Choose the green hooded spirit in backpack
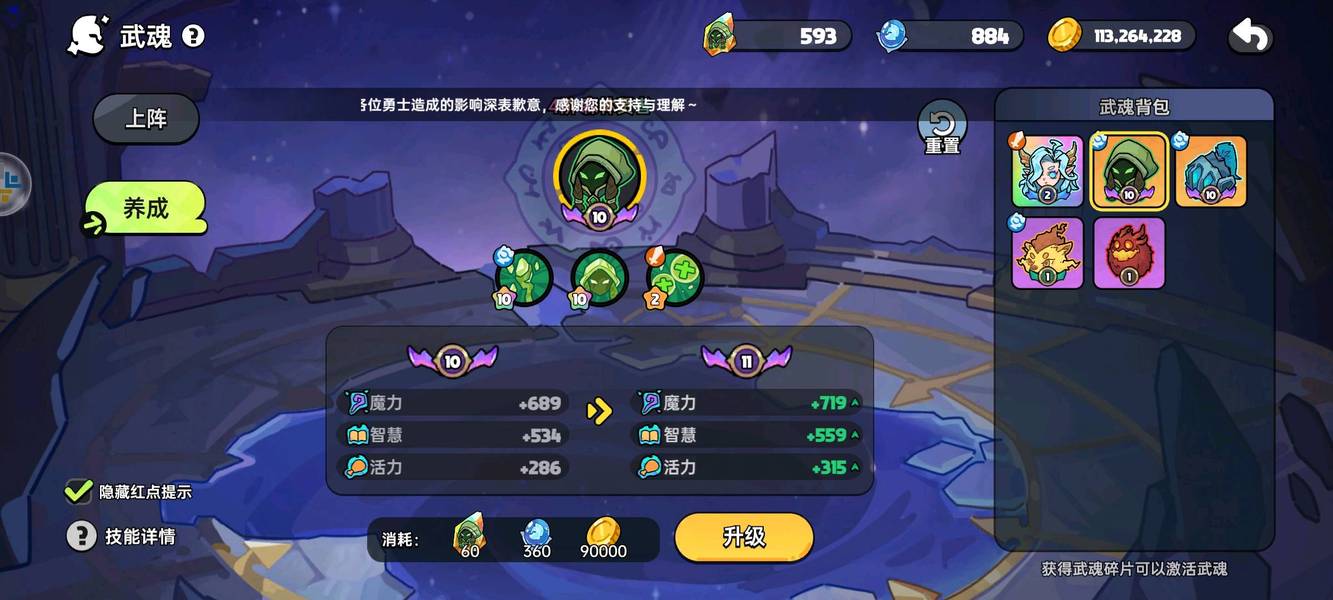This screenshot has width=1333, height=600. click(x=1129, y=171)
